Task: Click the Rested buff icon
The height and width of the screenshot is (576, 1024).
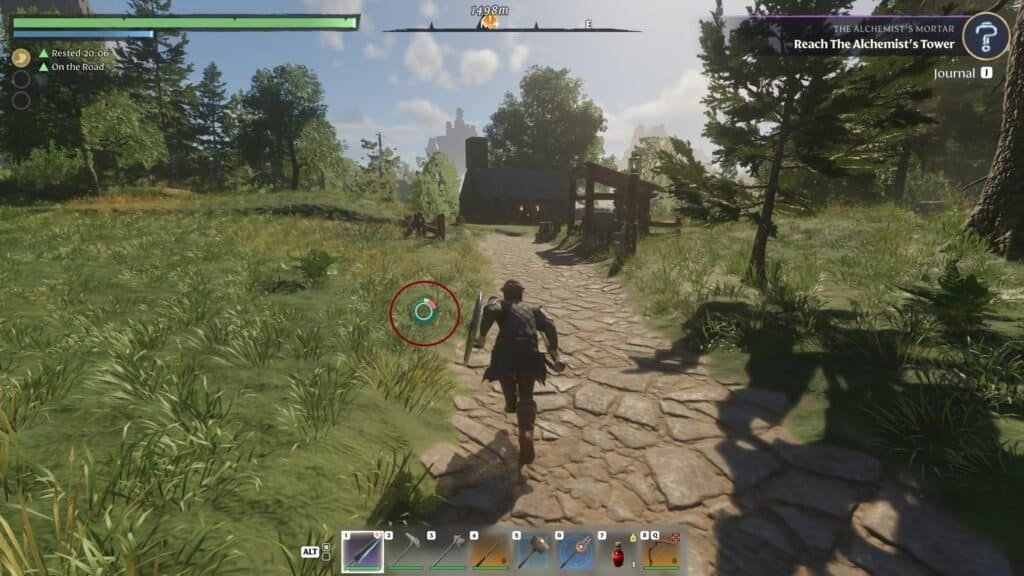Action: click(x=20, y=58)
